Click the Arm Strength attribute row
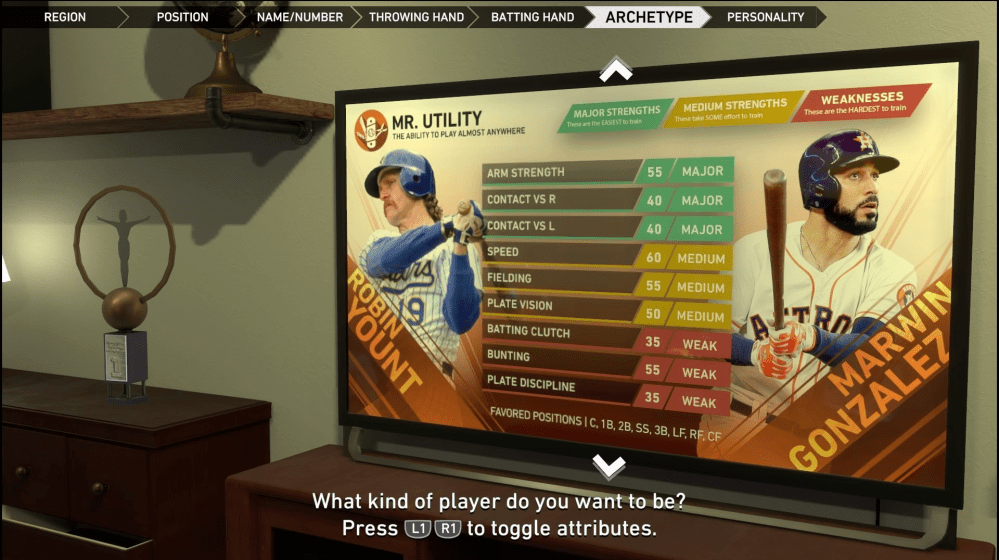 (606, 172)
